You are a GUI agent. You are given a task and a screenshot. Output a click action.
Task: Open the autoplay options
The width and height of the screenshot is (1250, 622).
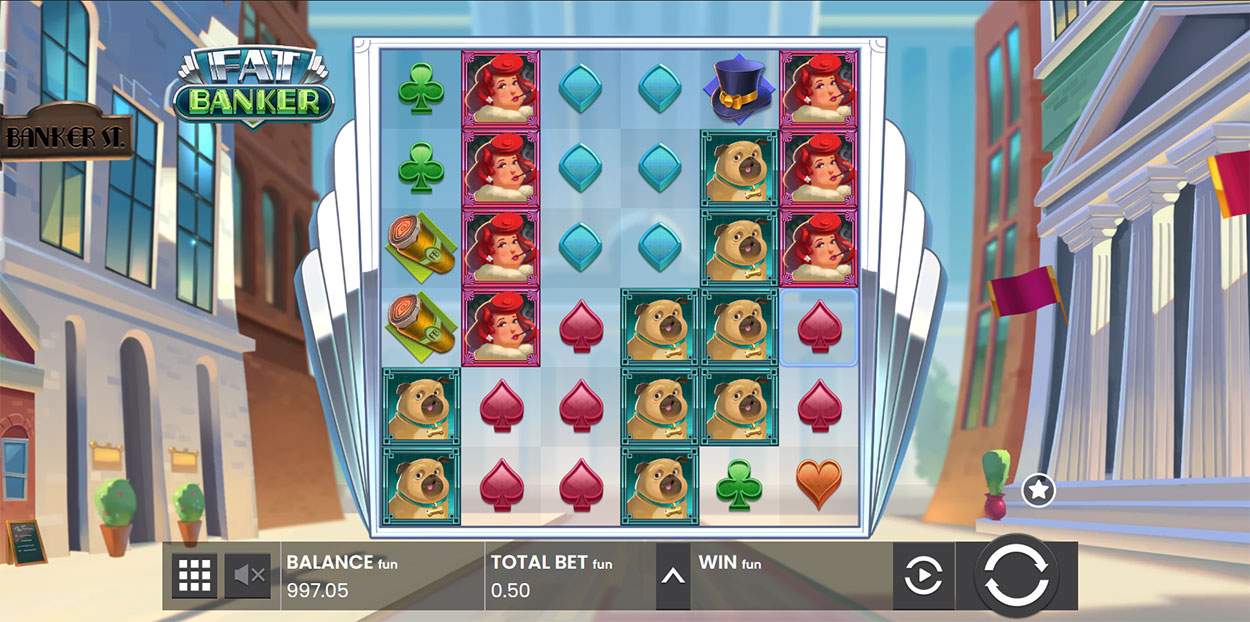pos(923,576)
